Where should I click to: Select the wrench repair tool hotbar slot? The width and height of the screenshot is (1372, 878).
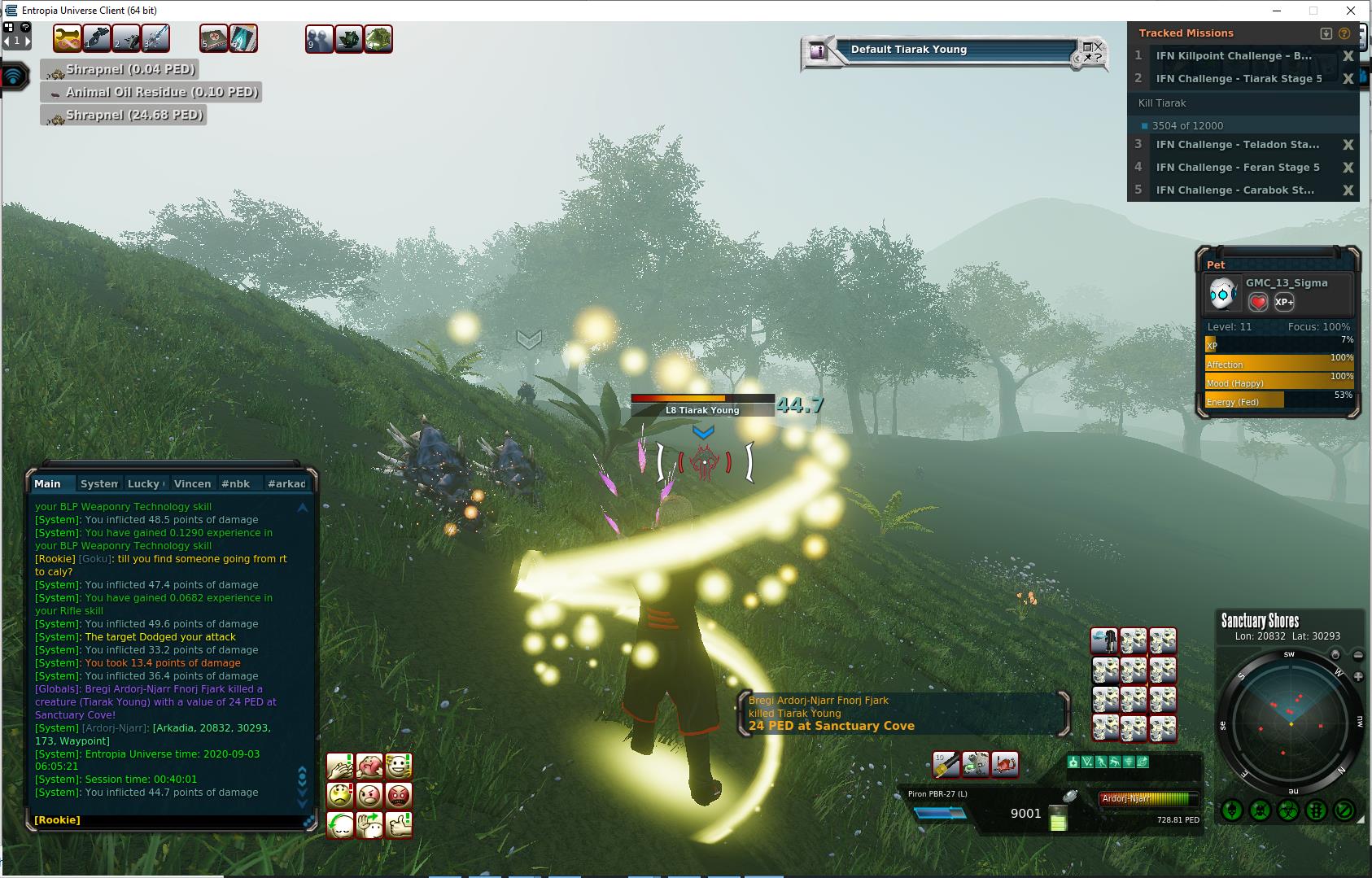click(x=68, y=38)
